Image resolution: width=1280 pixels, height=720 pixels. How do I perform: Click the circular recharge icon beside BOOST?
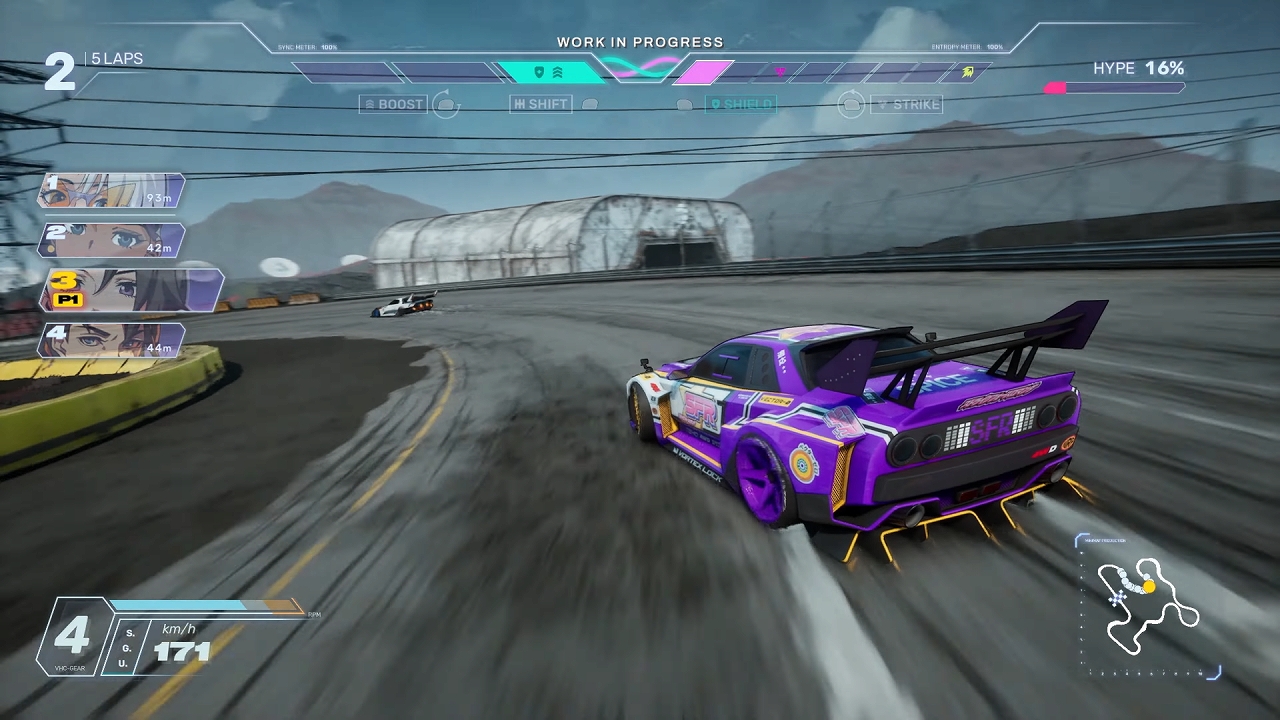(447, 104)
